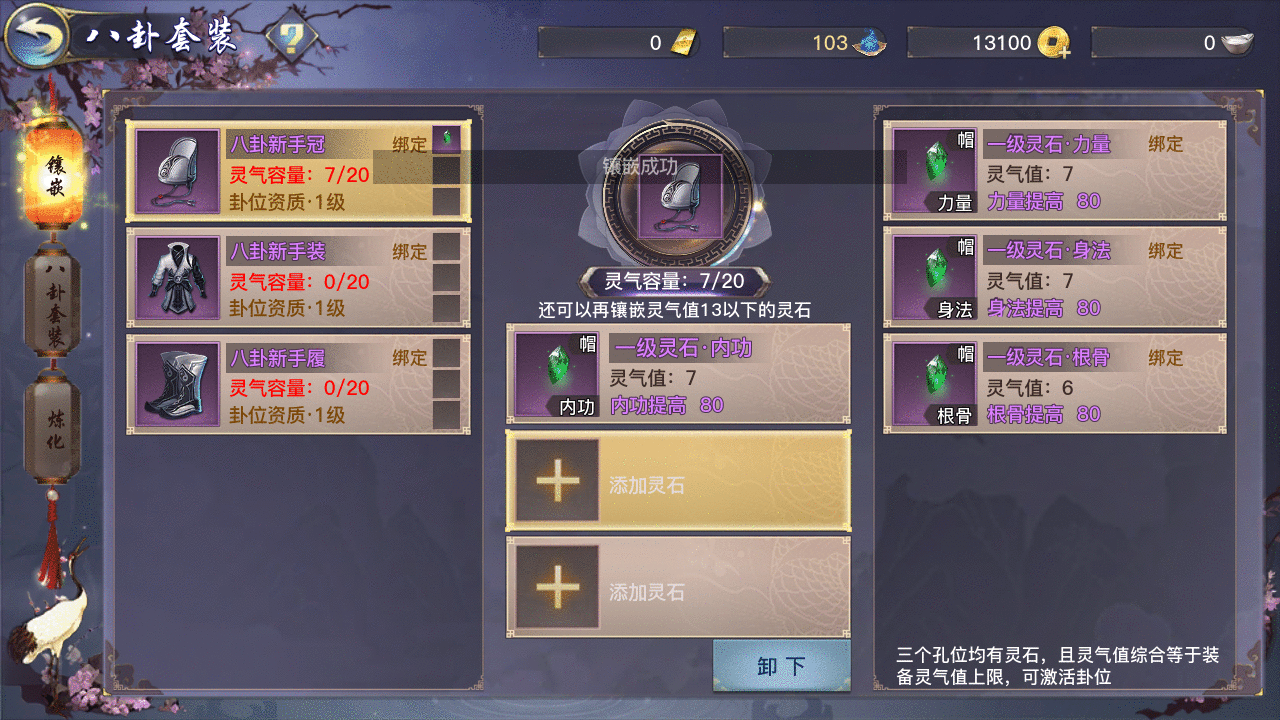
Task: Click the 一级灵石·力量 gem icon on right panel
Action: tap(934, 167)
